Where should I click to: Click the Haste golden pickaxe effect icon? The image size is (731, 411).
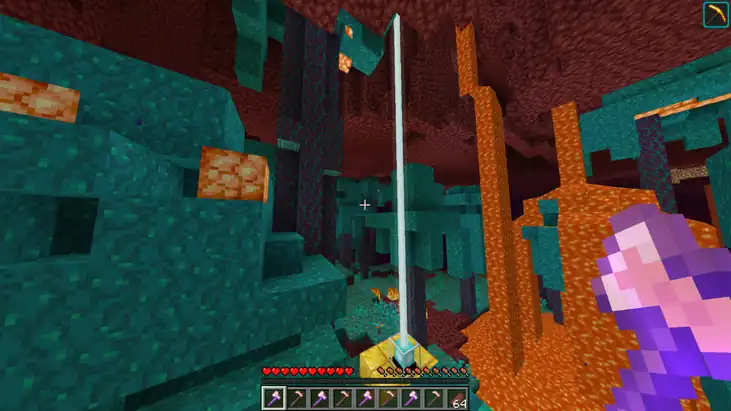pyautogui.click(x=714, y=15)
